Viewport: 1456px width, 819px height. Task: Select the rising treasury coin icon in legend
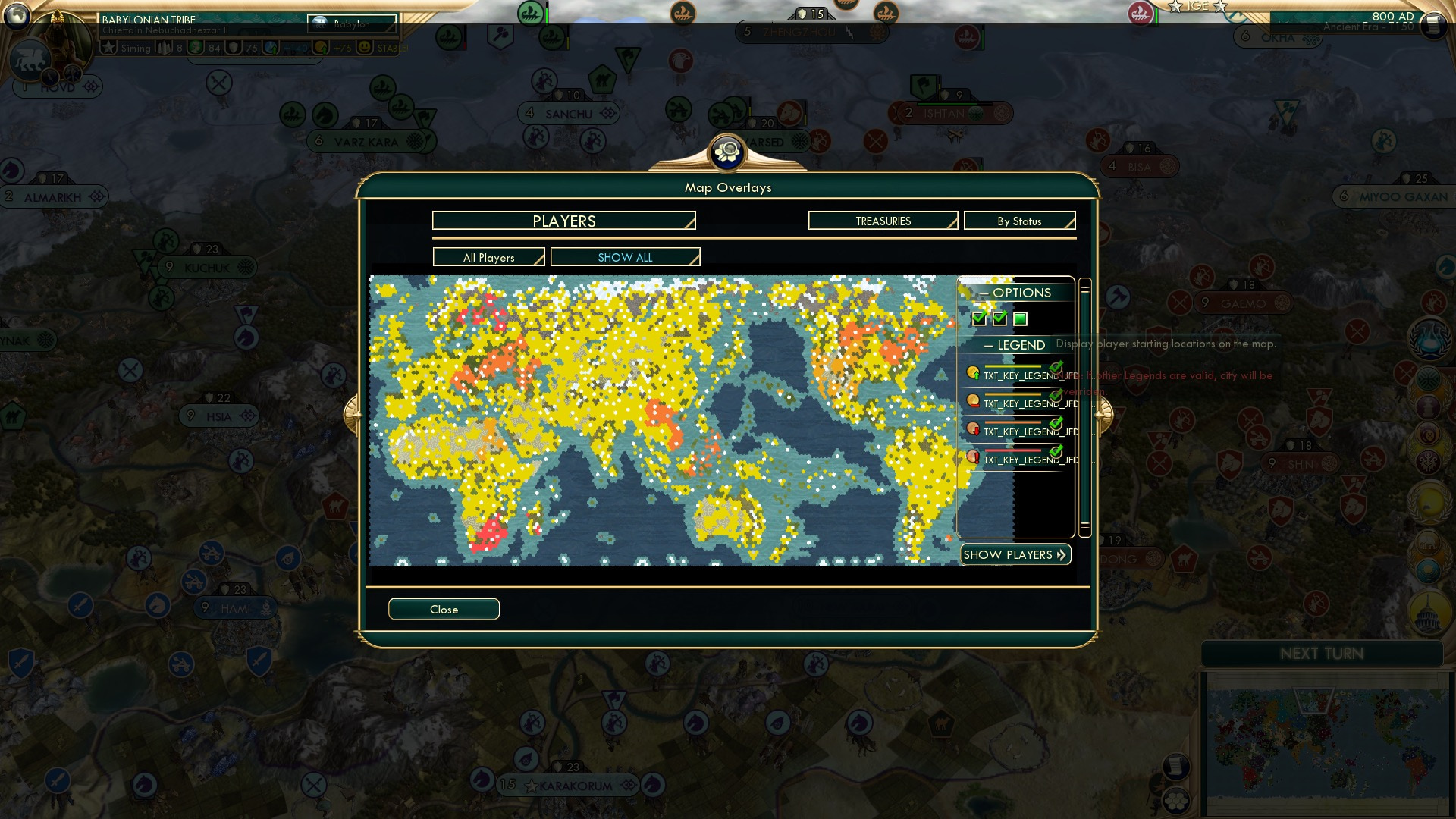click(973, 373)
